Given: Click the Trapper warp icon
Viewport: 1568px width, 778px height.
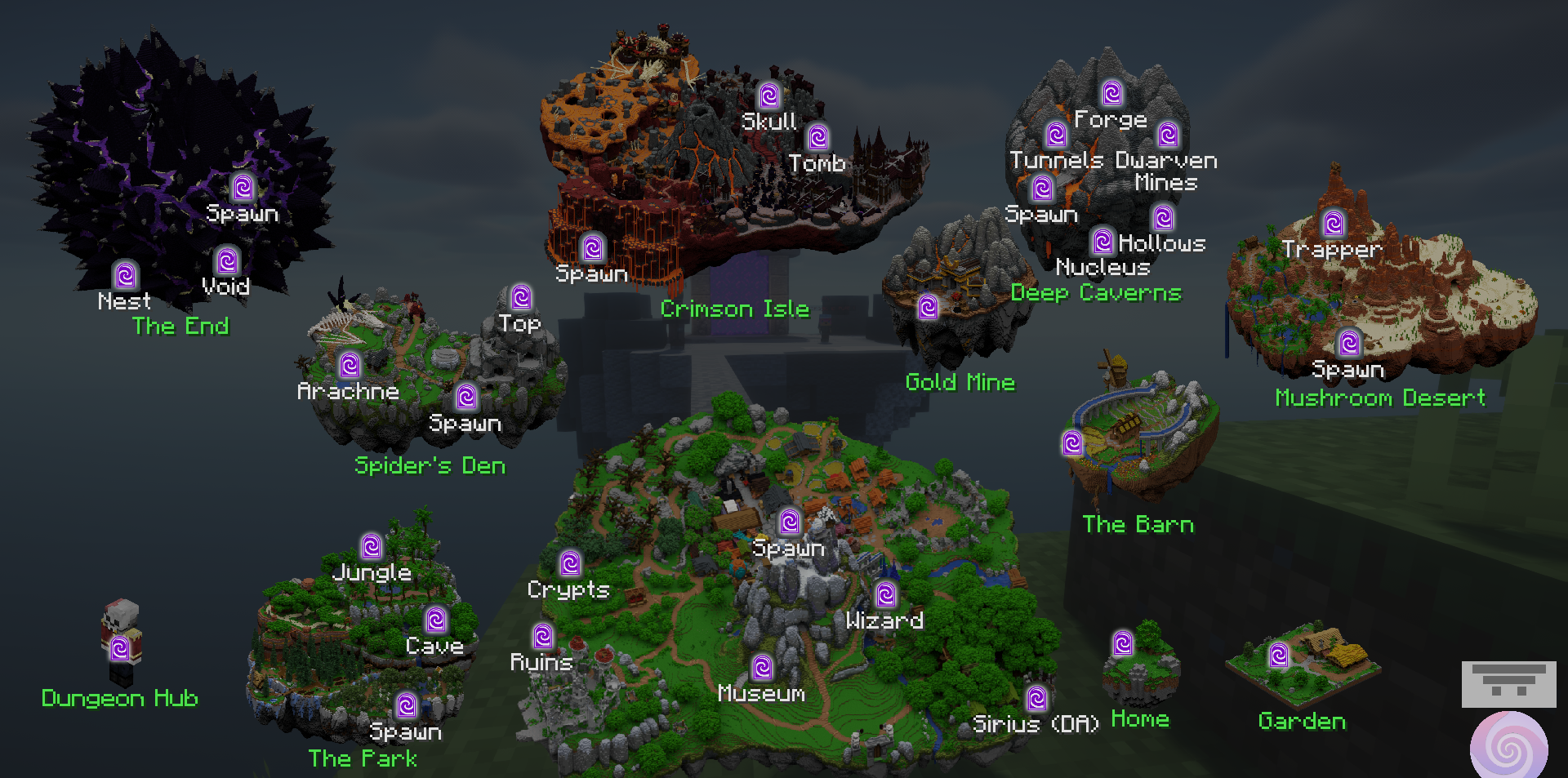Looking at the screenshot, I should 1334,223.
